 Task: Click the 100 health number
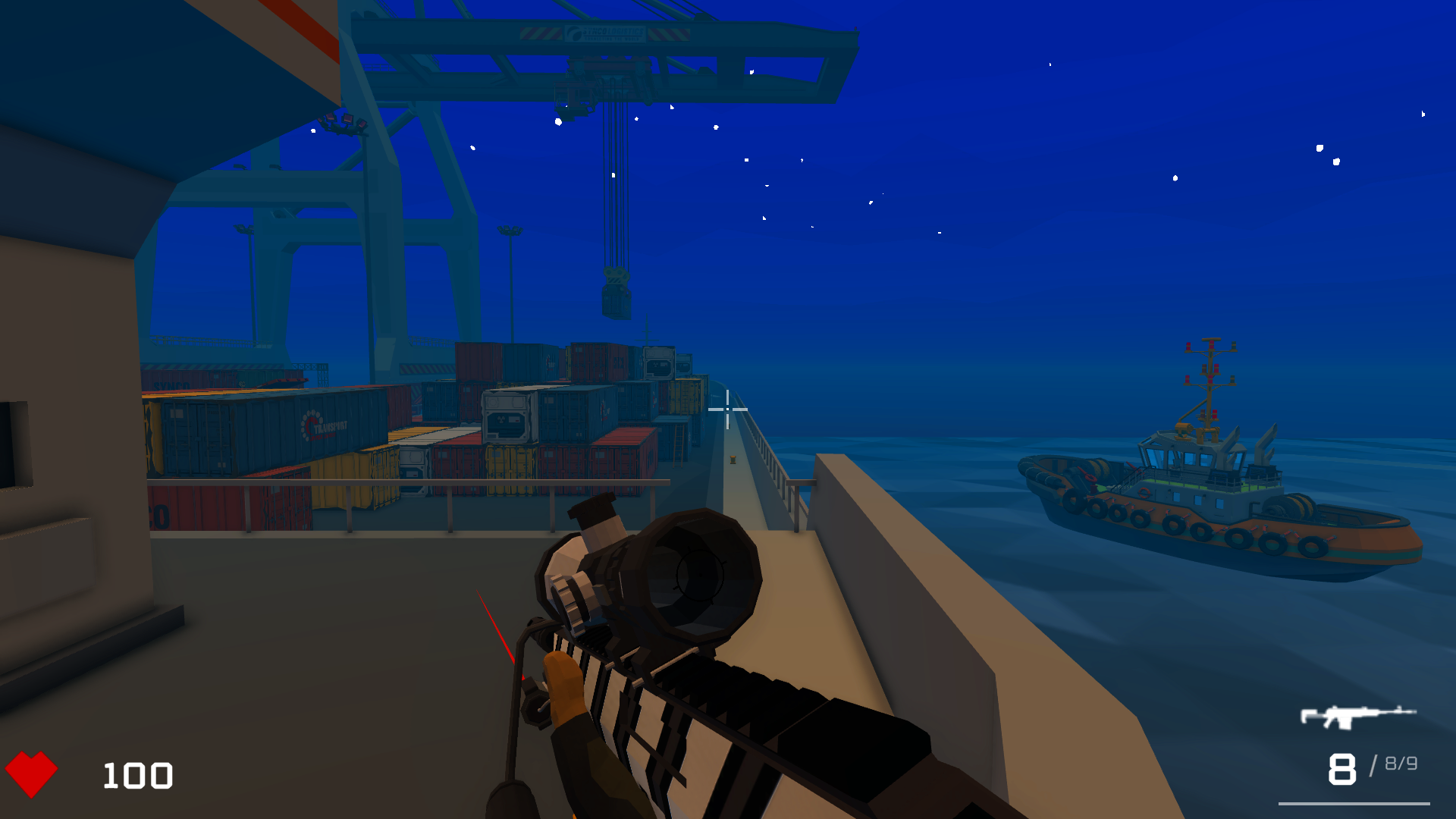tap(135, 775)
